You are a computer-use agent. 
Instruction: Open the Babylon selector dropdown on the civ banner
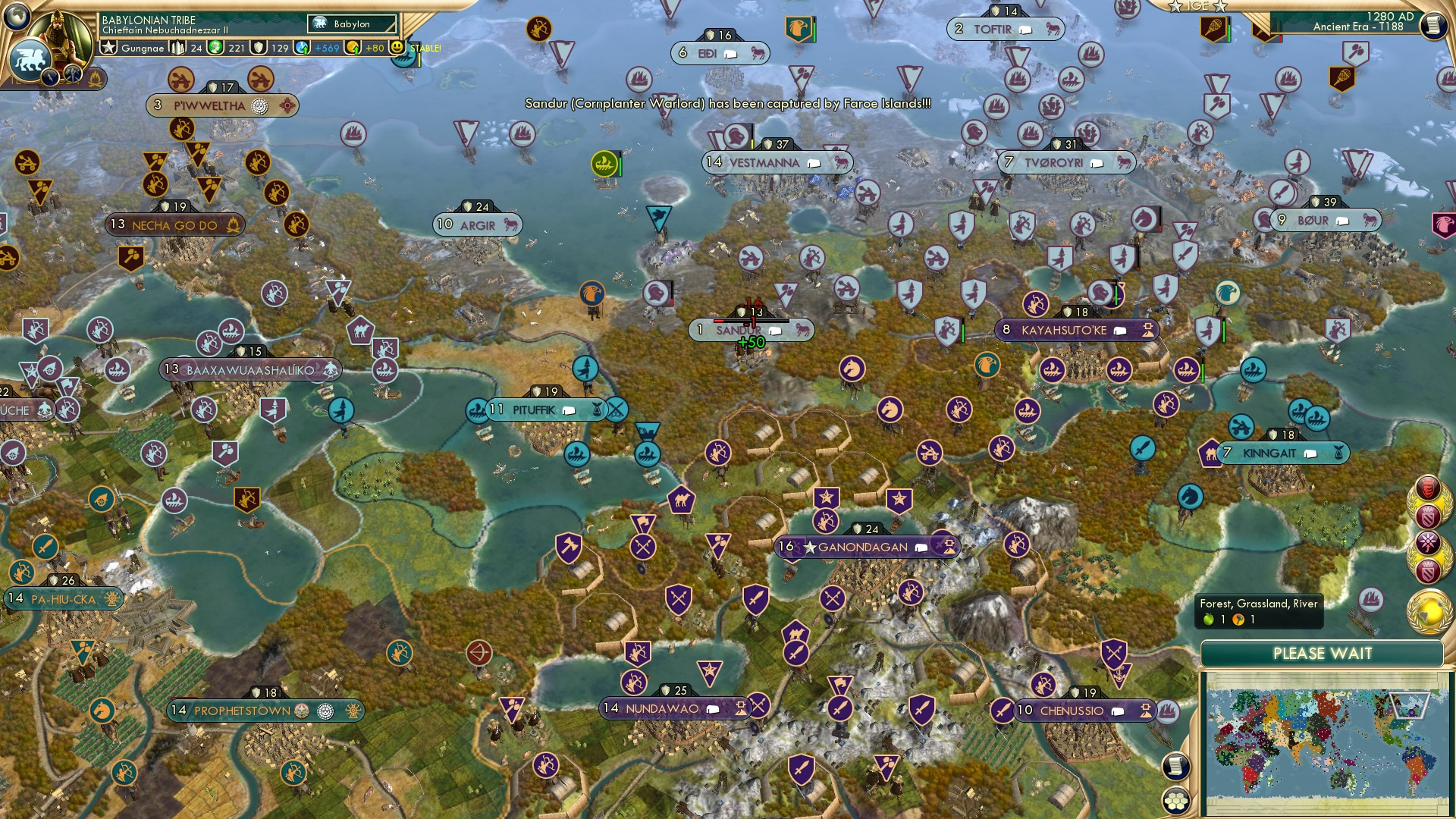(x=351, y=24)
